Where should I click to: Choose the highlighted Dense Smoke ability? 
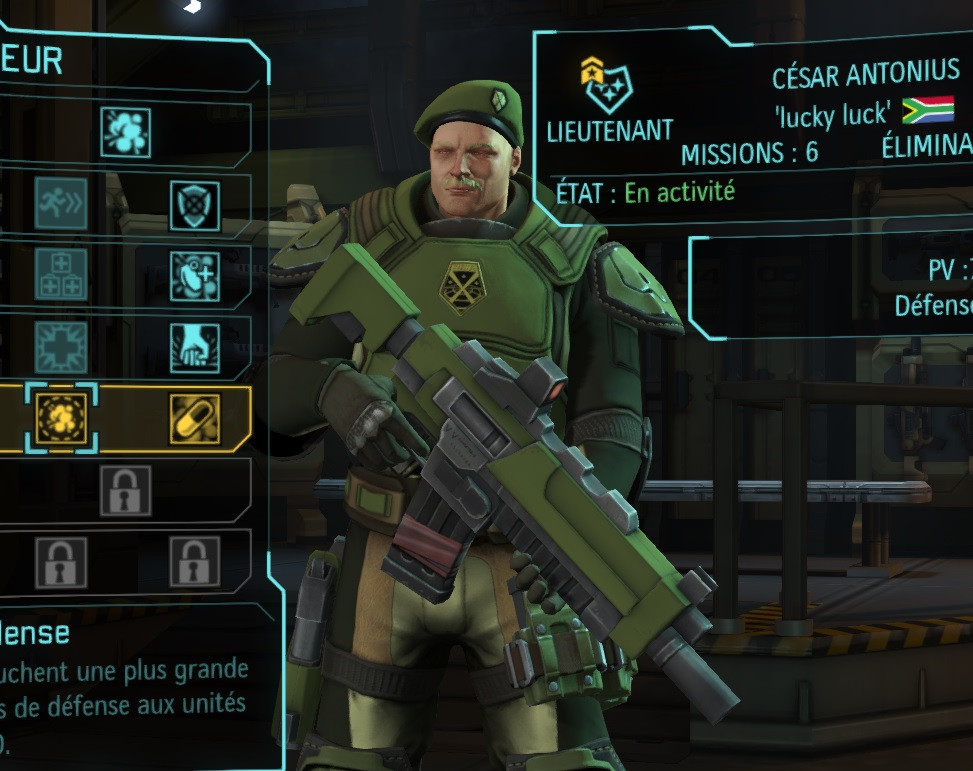click(x=61, y=418)
